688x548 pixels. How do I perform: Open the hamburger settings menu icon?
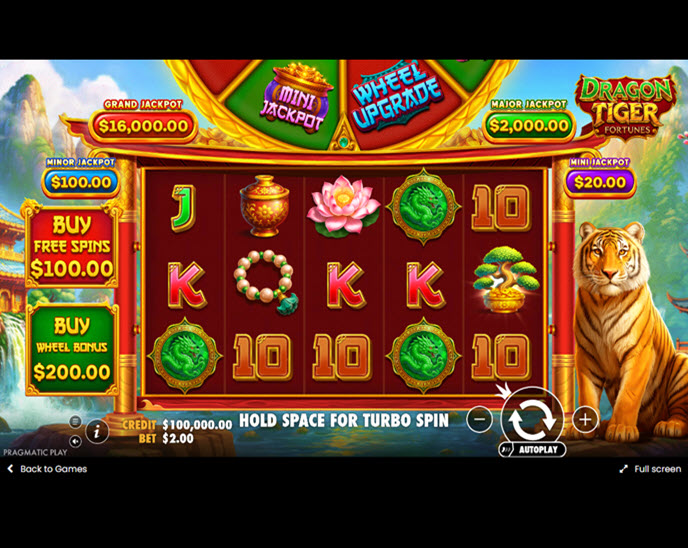point(75,422)
